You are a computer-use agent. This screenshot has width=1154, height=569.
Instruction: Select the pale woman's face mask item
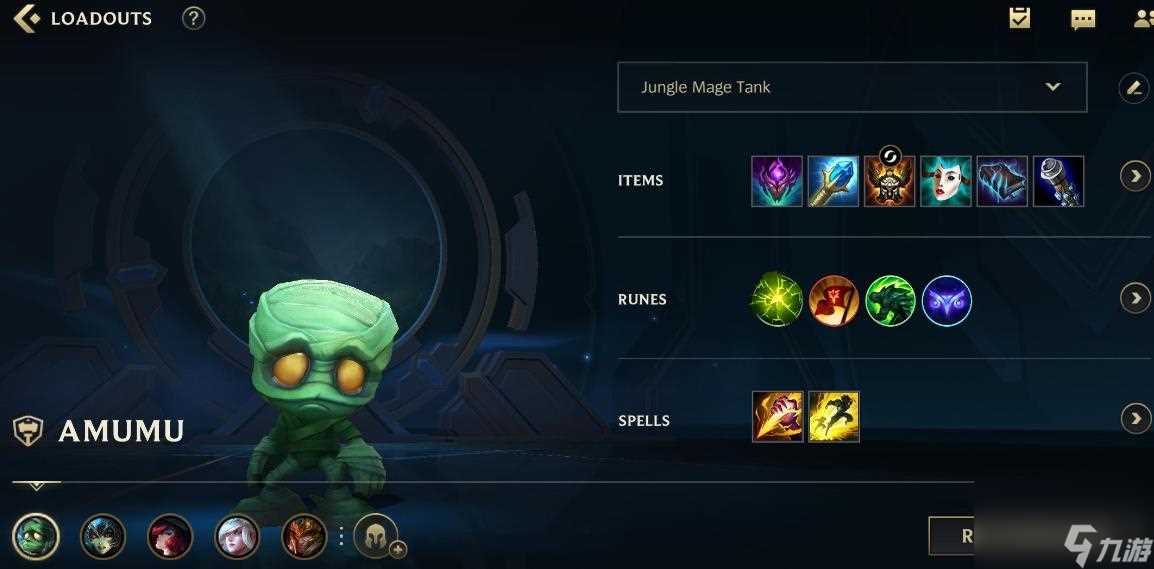click(945, 181)
